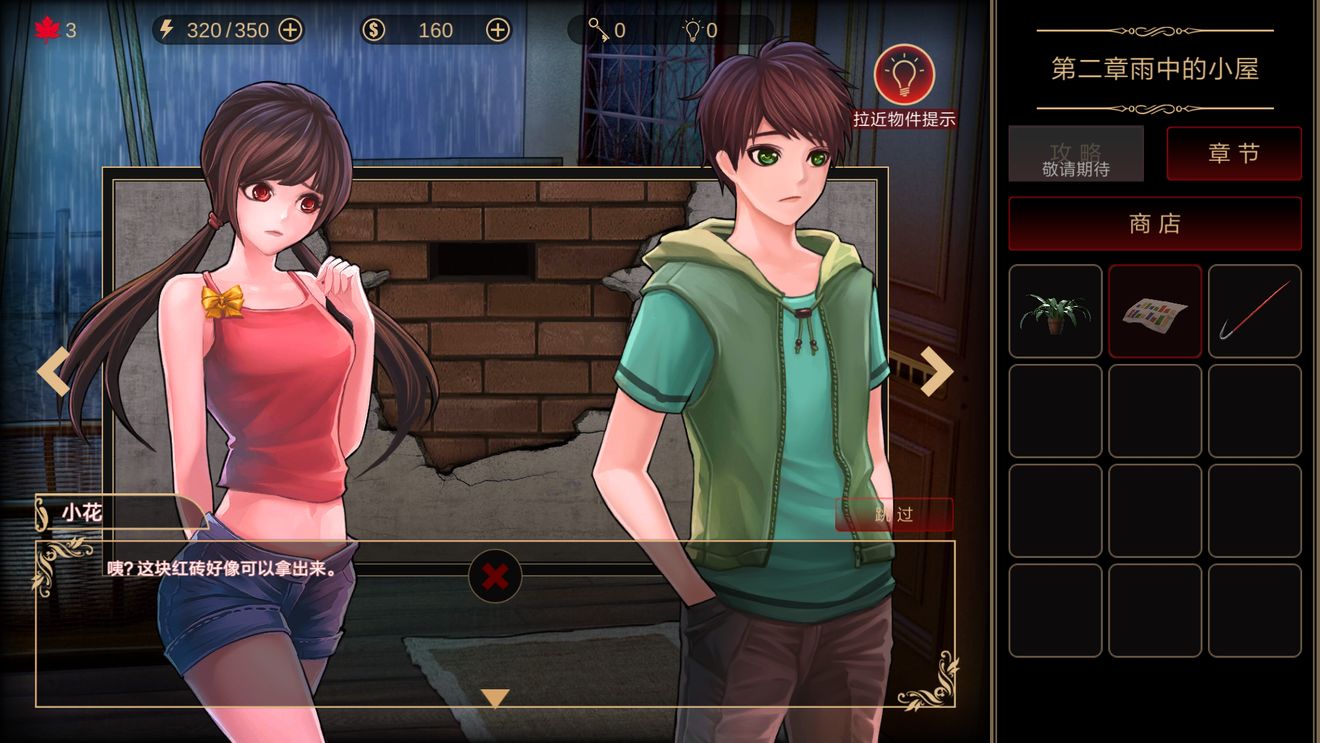Click the key counter icon
Viewport: 1320px width, 743px height.
599,30
